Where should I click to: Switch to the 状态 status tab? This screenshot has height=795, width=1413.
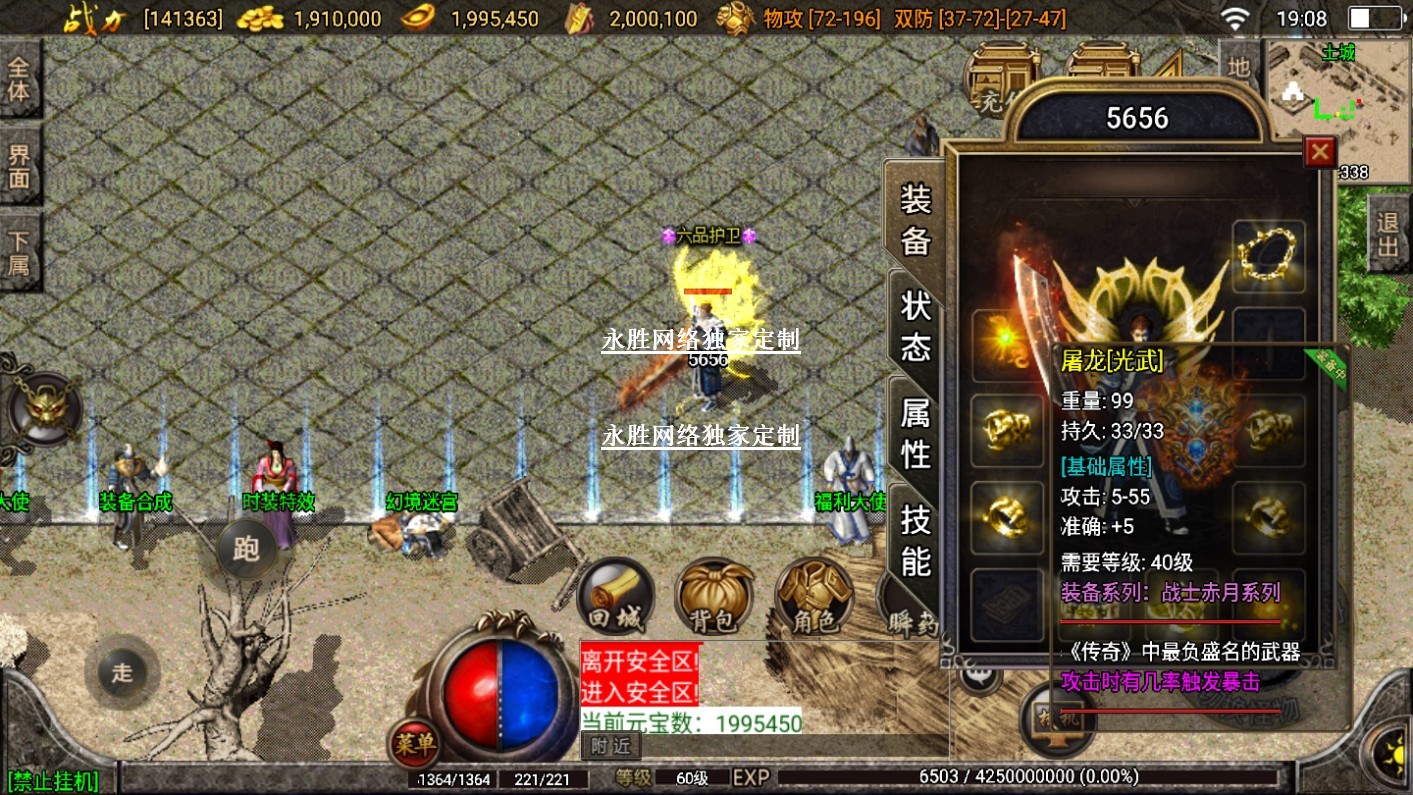coord(915,326)
